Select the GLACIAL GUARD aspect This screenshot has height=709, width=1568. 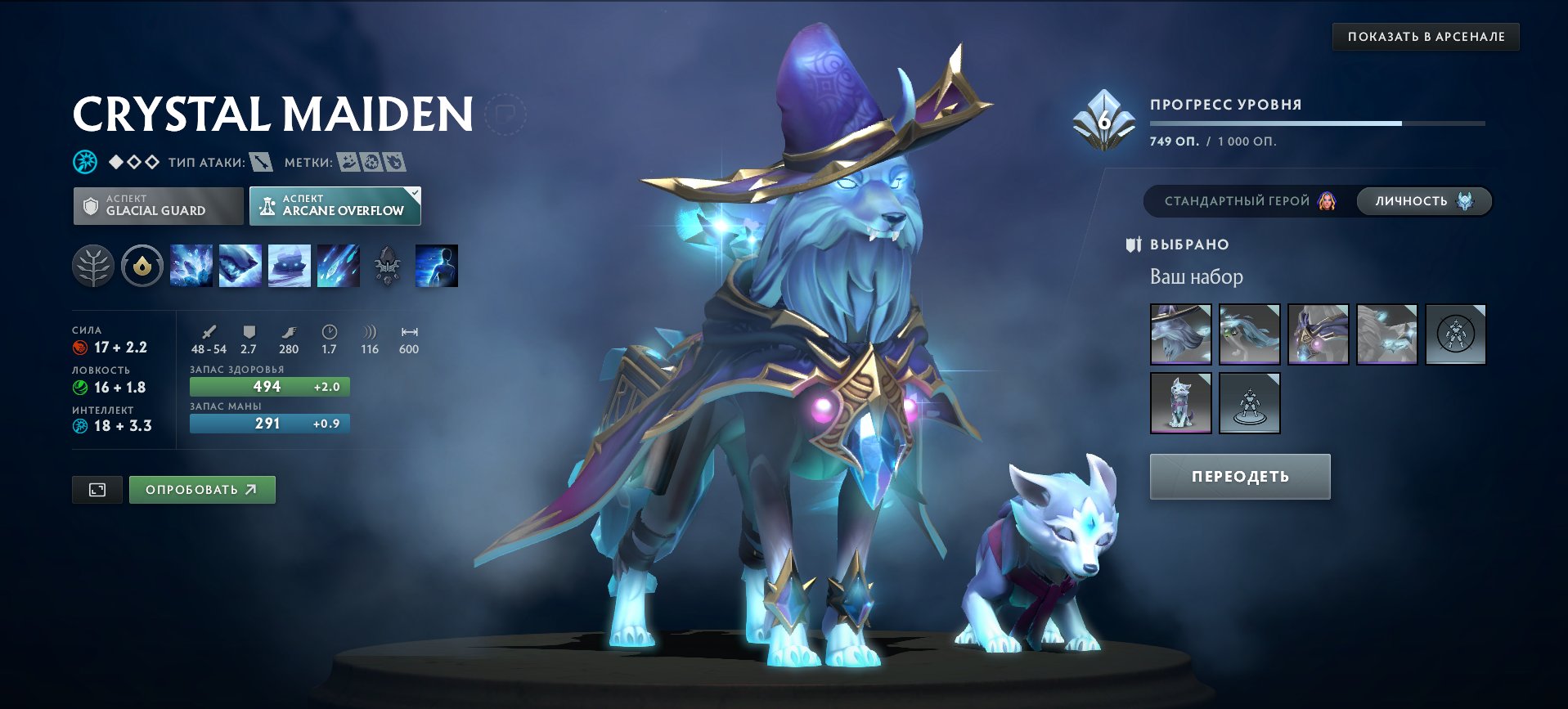pos(158,206)
